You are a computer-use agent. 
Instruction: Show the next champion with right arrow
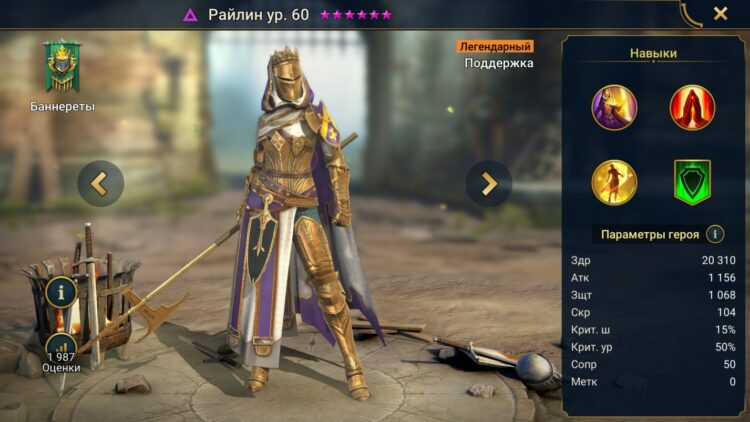click(488, 183)
